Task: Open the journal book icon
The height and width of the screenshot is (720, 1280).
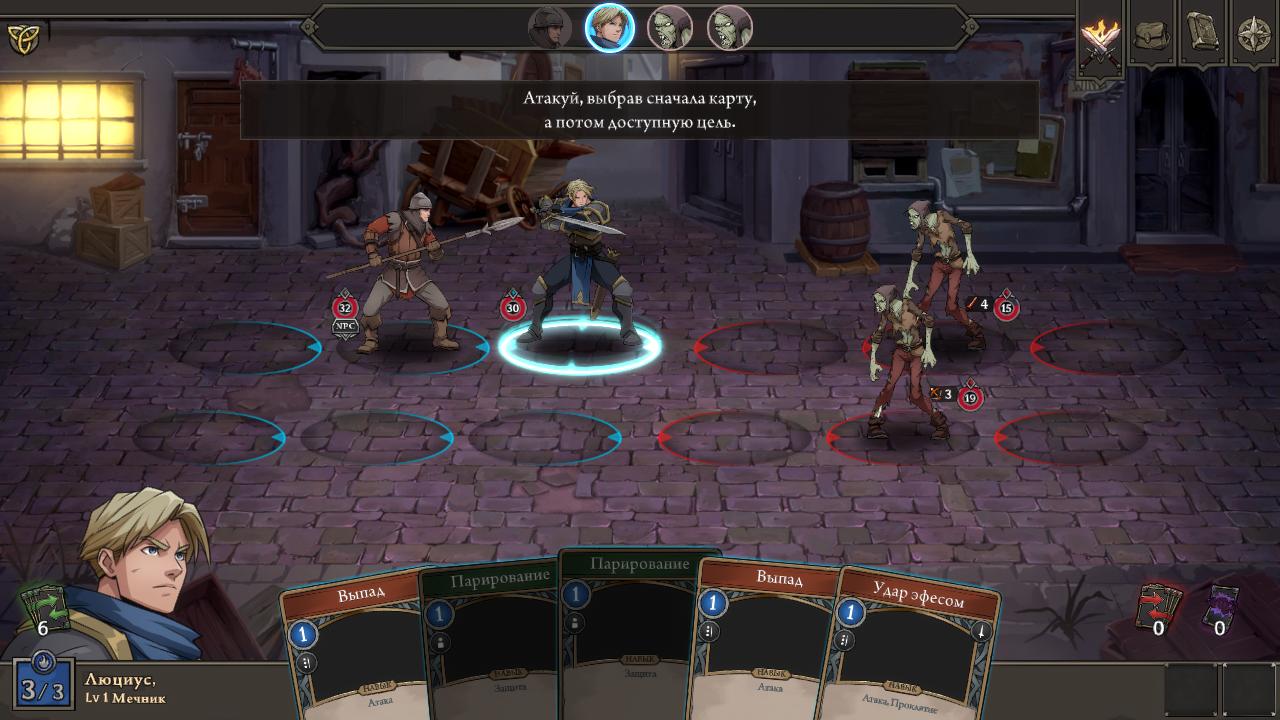Action: [1203, 34]
